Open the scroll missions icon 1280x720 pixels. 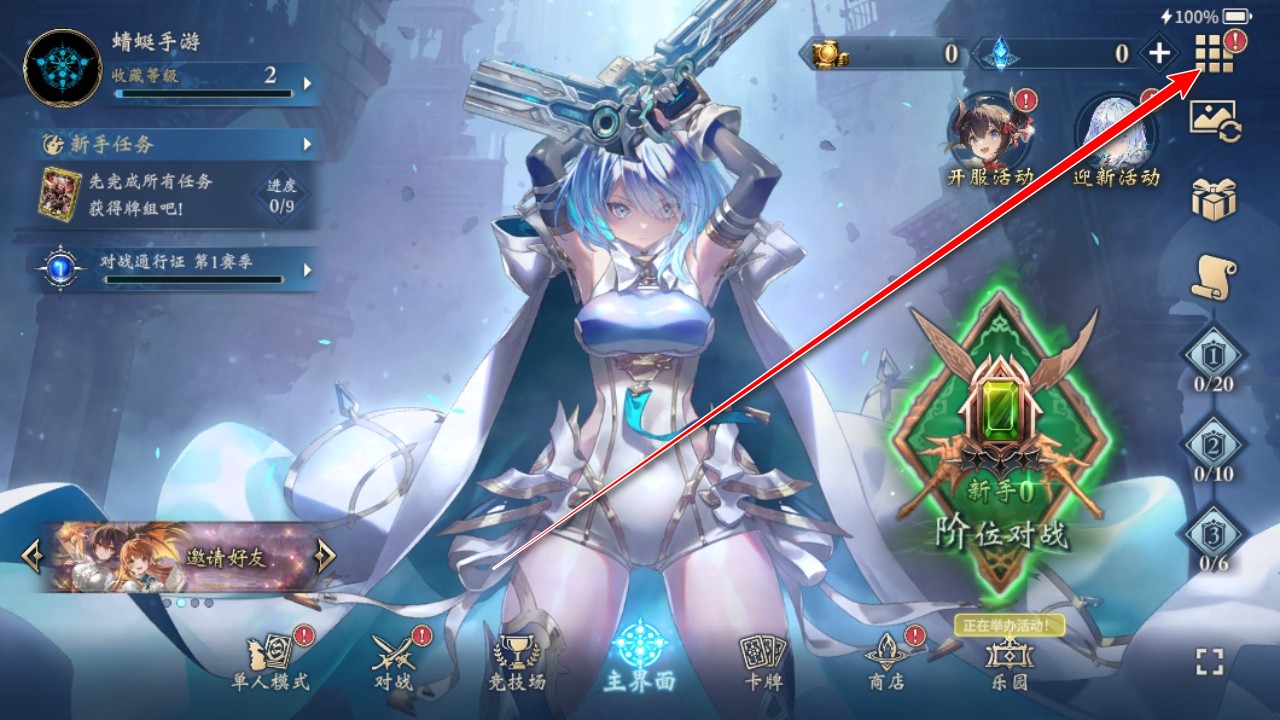click(x=1214, y=277)
